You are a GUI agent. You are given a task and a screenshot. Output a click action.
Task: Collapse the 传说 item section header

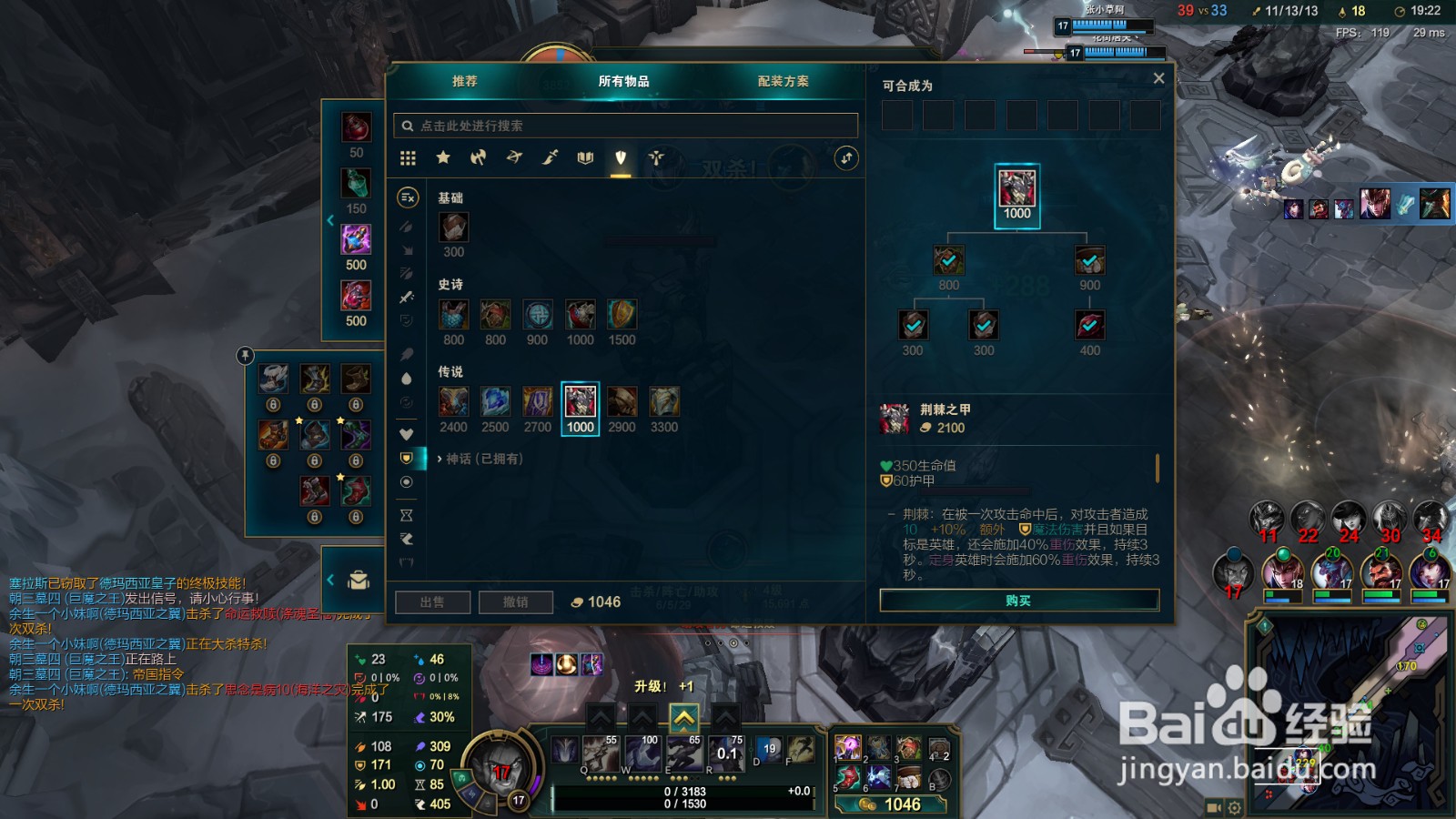tap(452, 370)
